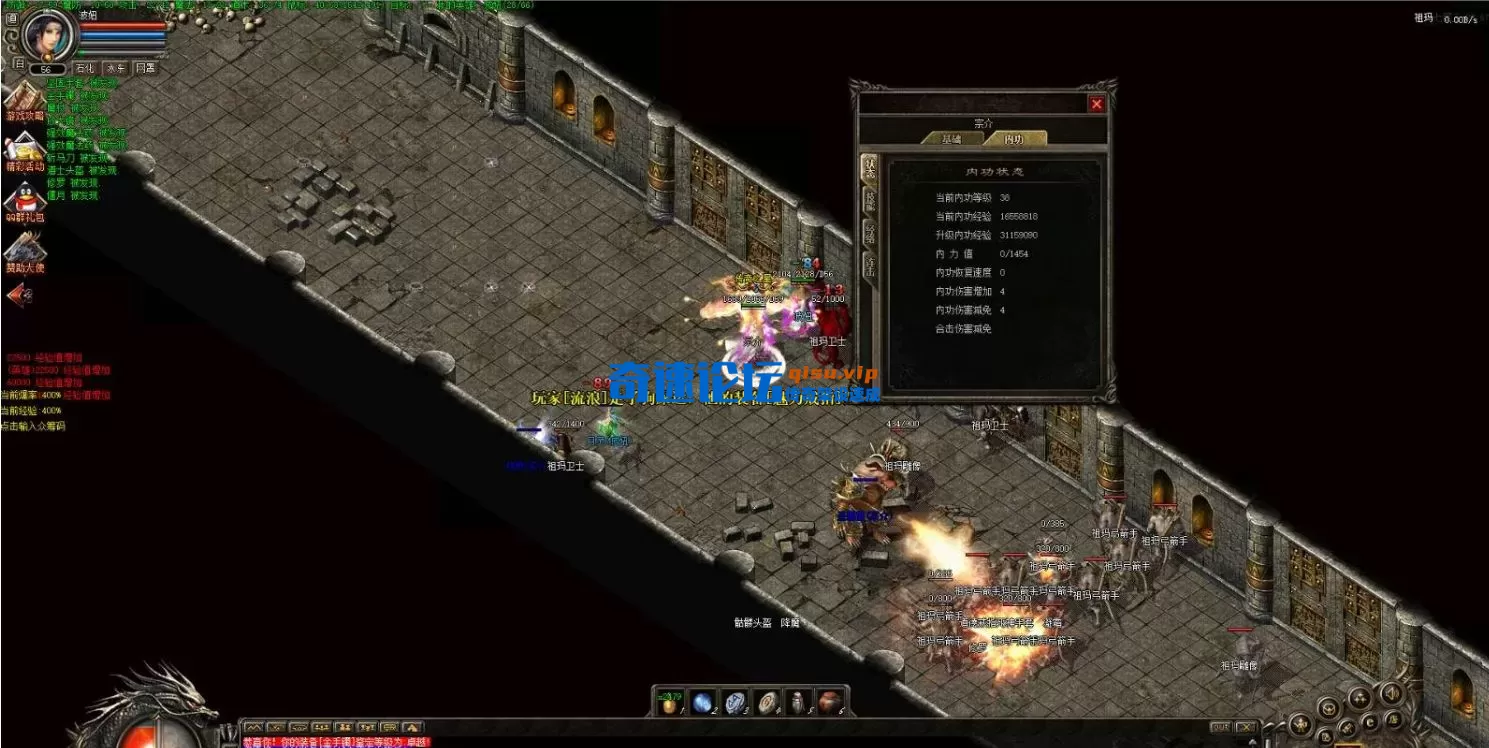Use the blue potion in quick slot 2

point(703,705)
